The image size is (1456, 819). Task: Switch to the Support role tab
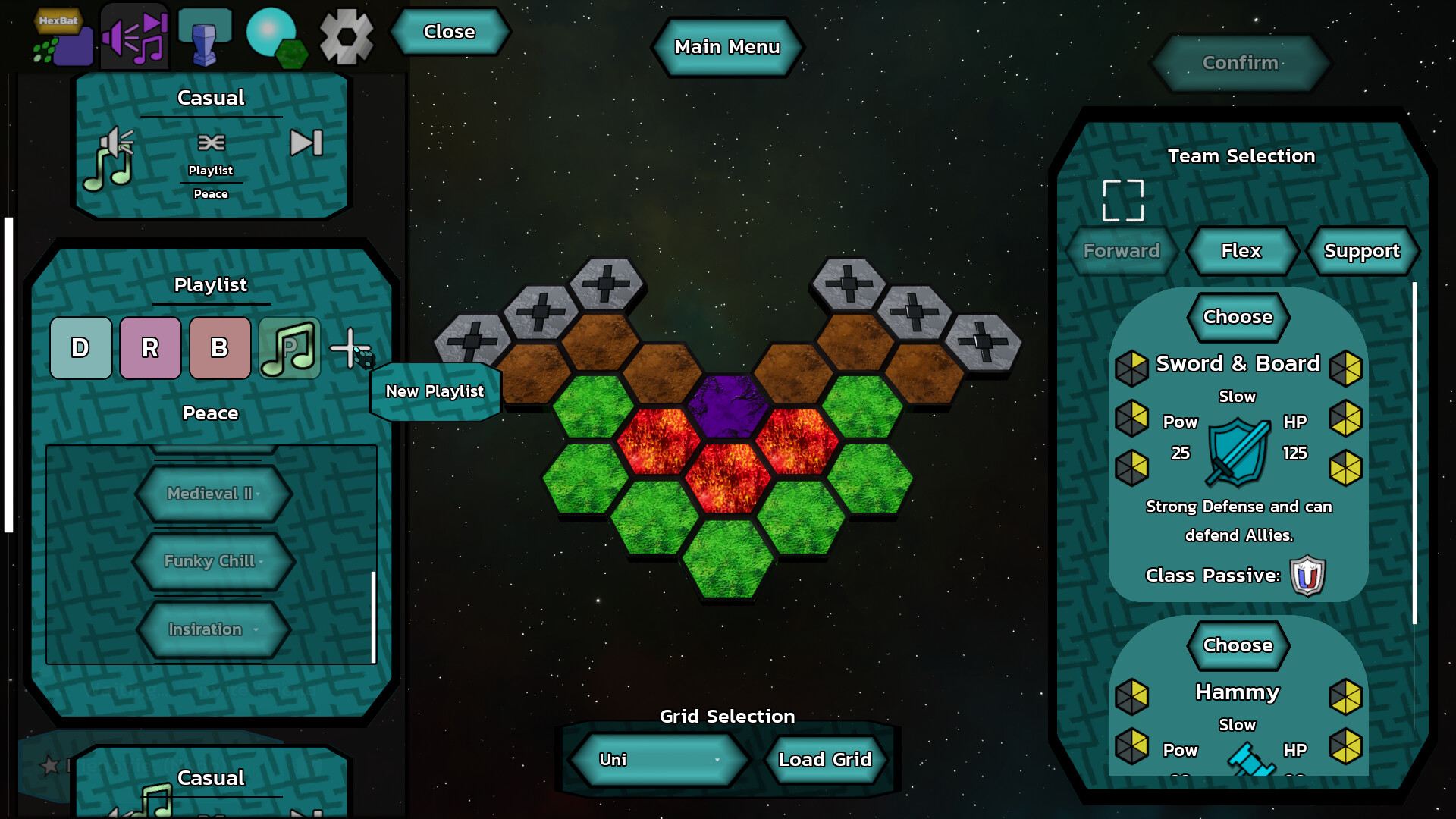click(x=1362, y=251)
